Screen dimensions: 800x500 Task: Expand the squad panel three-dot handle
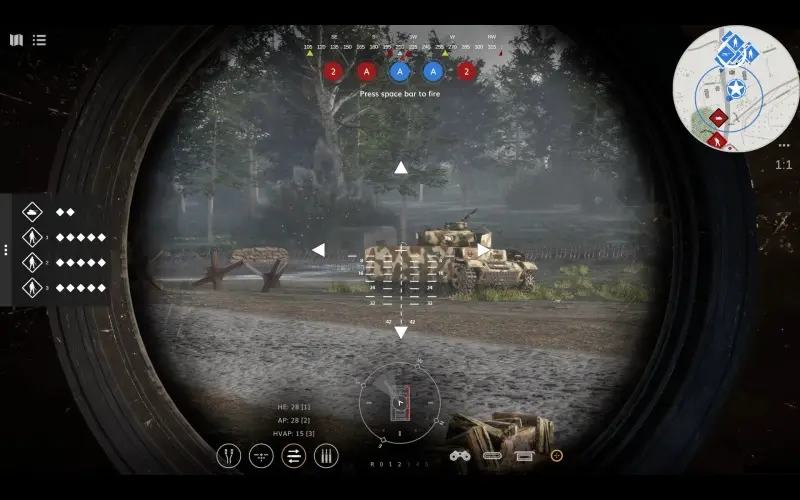pyautogui.click(x=6, y=249)
